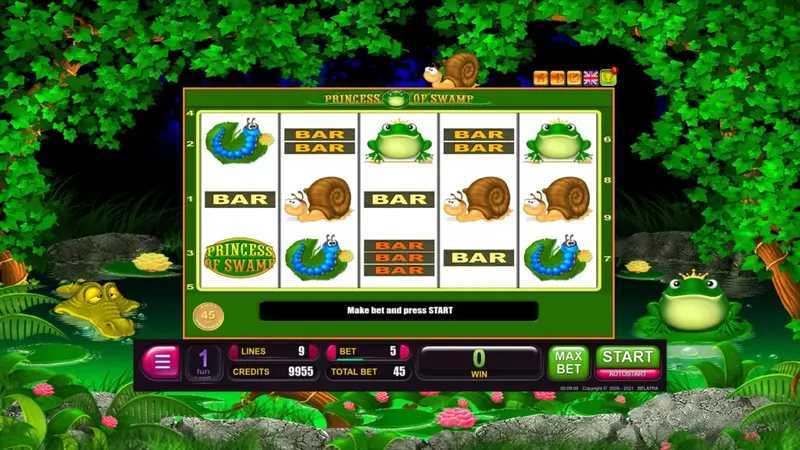Start the spin with the START button
Viewport: 800px width, 450px height.
[628, 356]
